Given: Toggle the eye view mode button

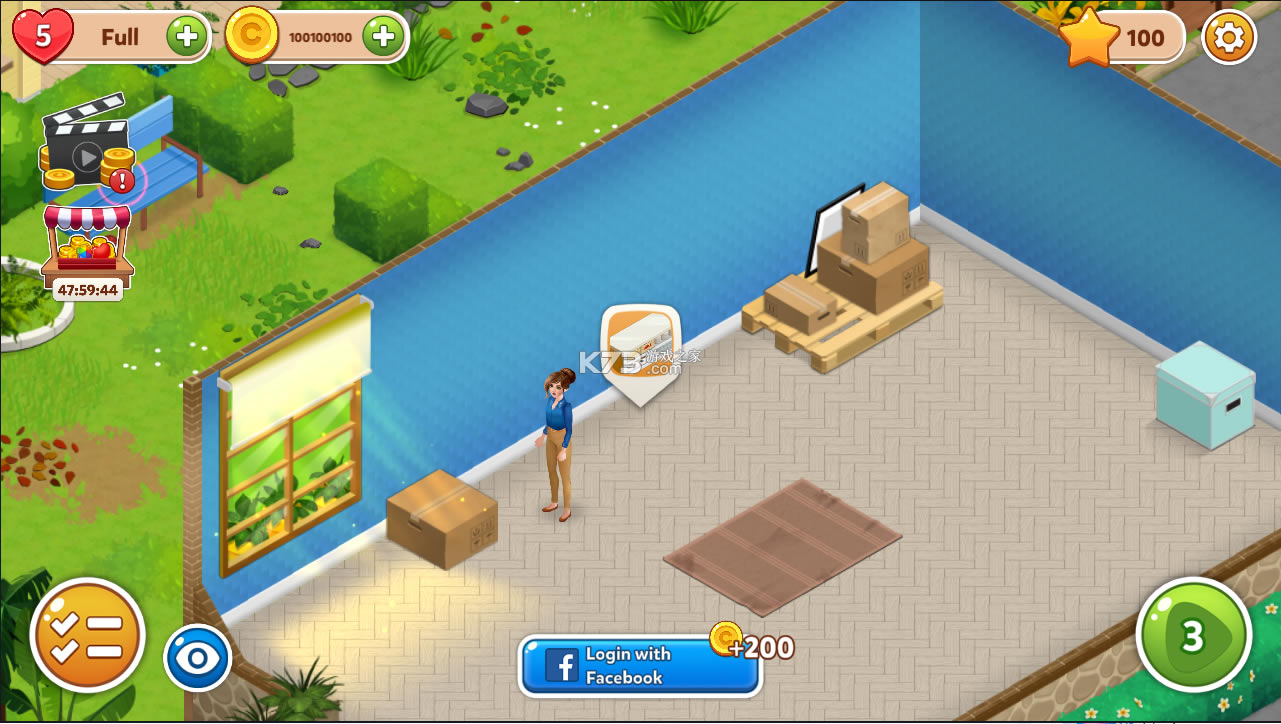Looking at the screenshot, I should (x=197, y=658).
